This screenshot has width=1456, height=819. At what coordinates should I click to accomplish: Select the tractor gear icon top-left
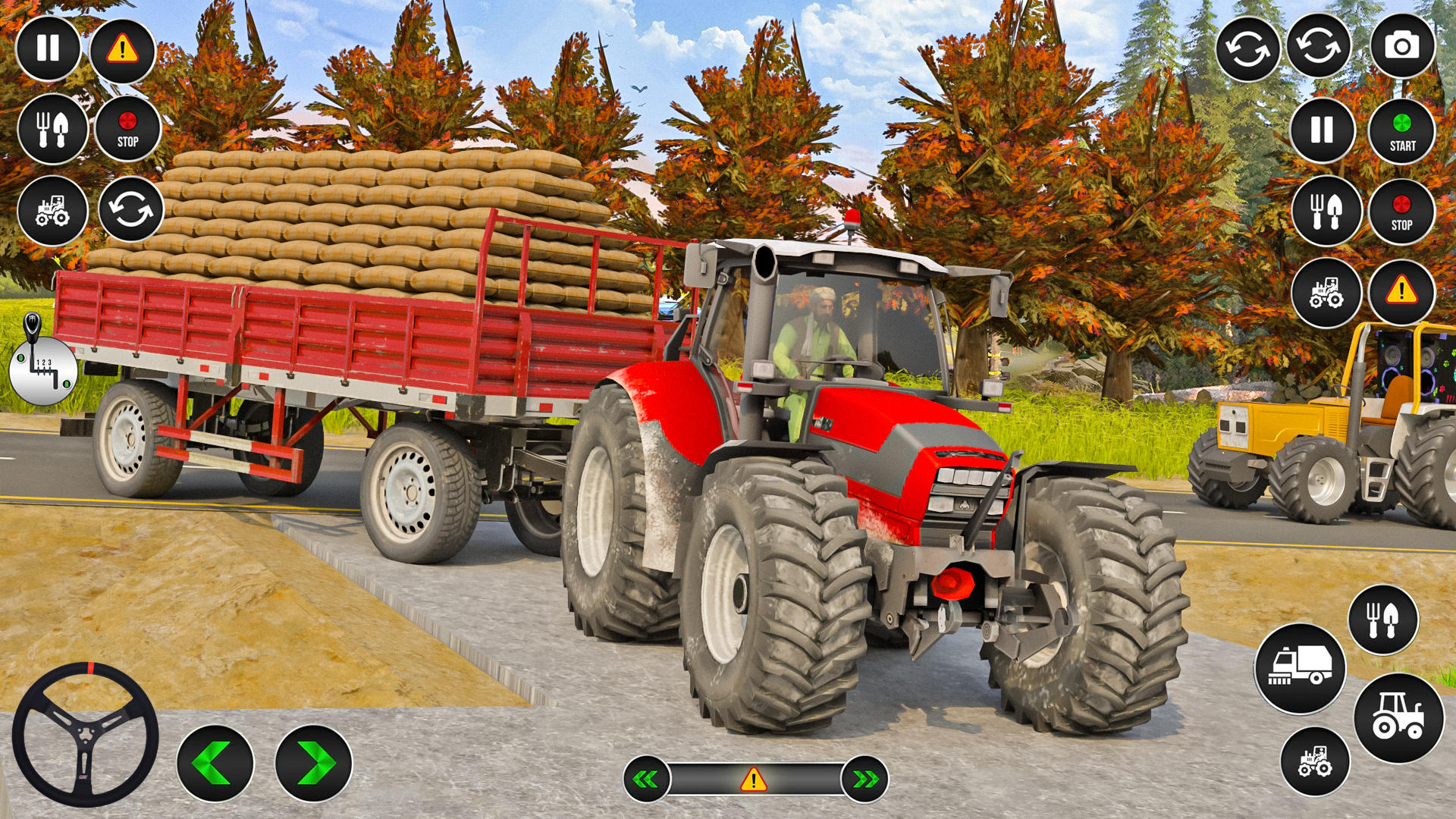tap(52, 210)
